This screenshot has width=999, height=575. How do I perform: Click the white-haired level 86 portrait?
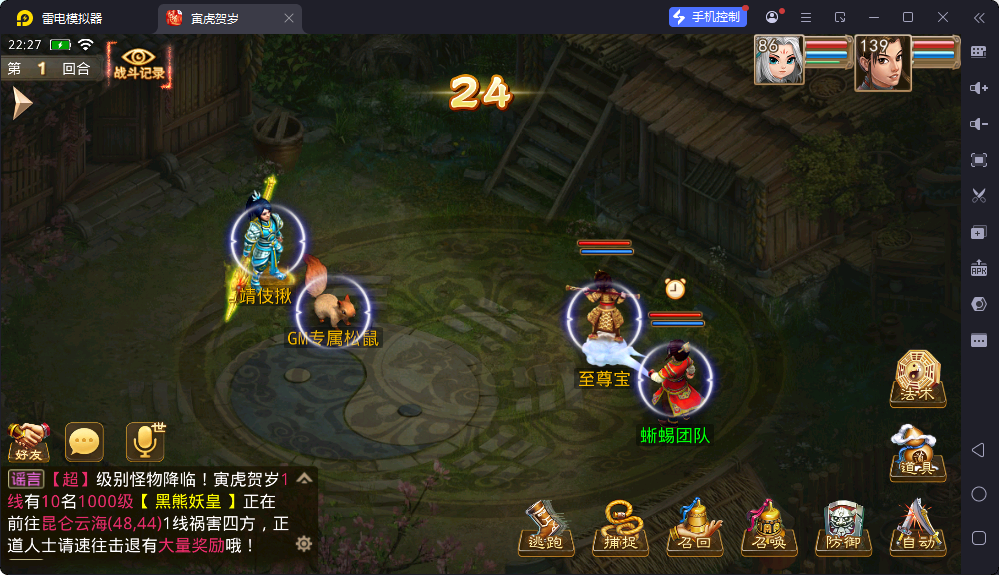click(x=779, y=61)
